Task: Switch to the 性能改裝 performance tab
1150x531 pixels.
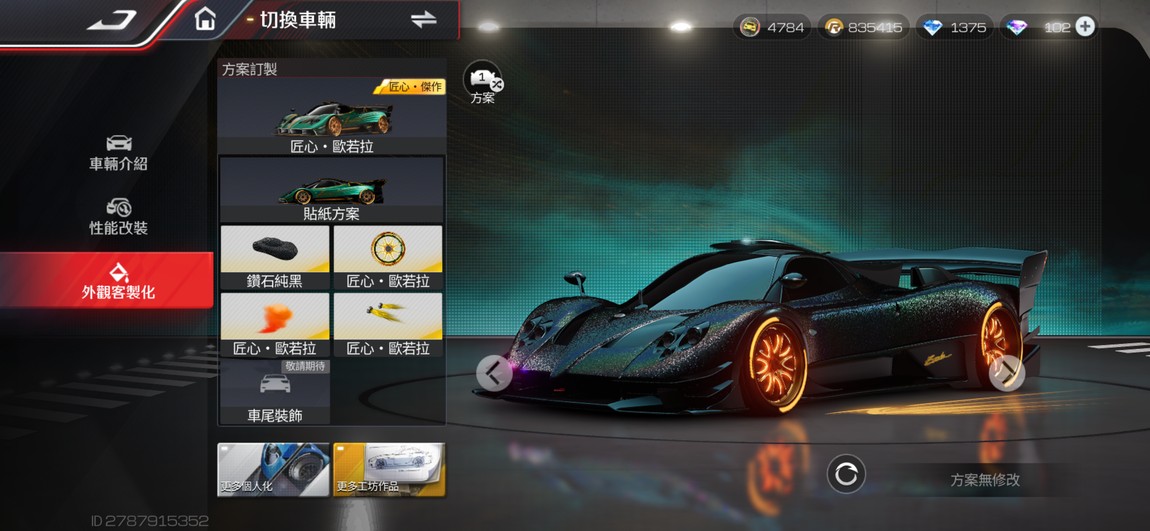Action: coord(118,217)
